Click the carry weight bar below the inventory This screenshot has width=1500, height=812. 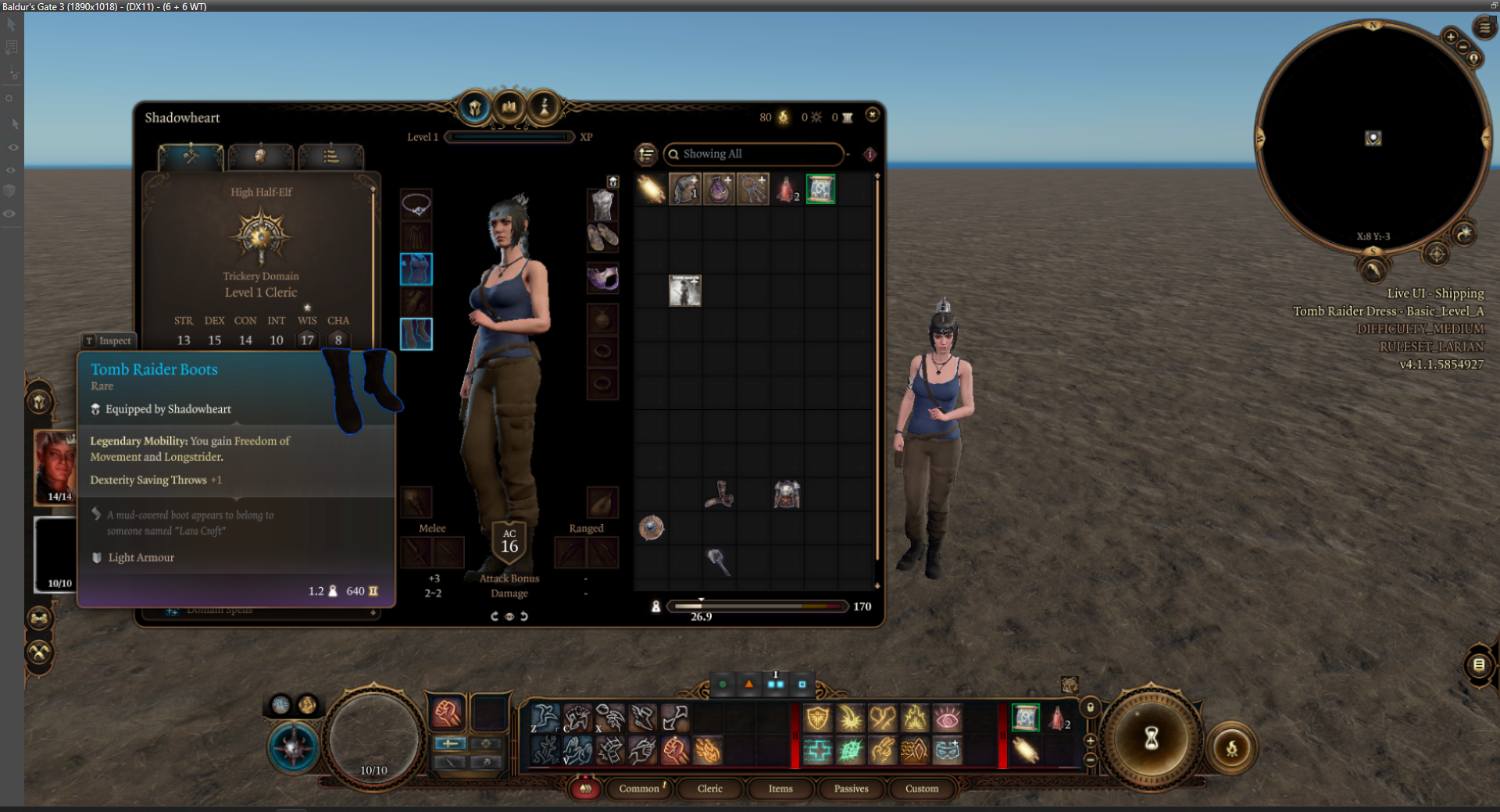[x=756, y=606]
